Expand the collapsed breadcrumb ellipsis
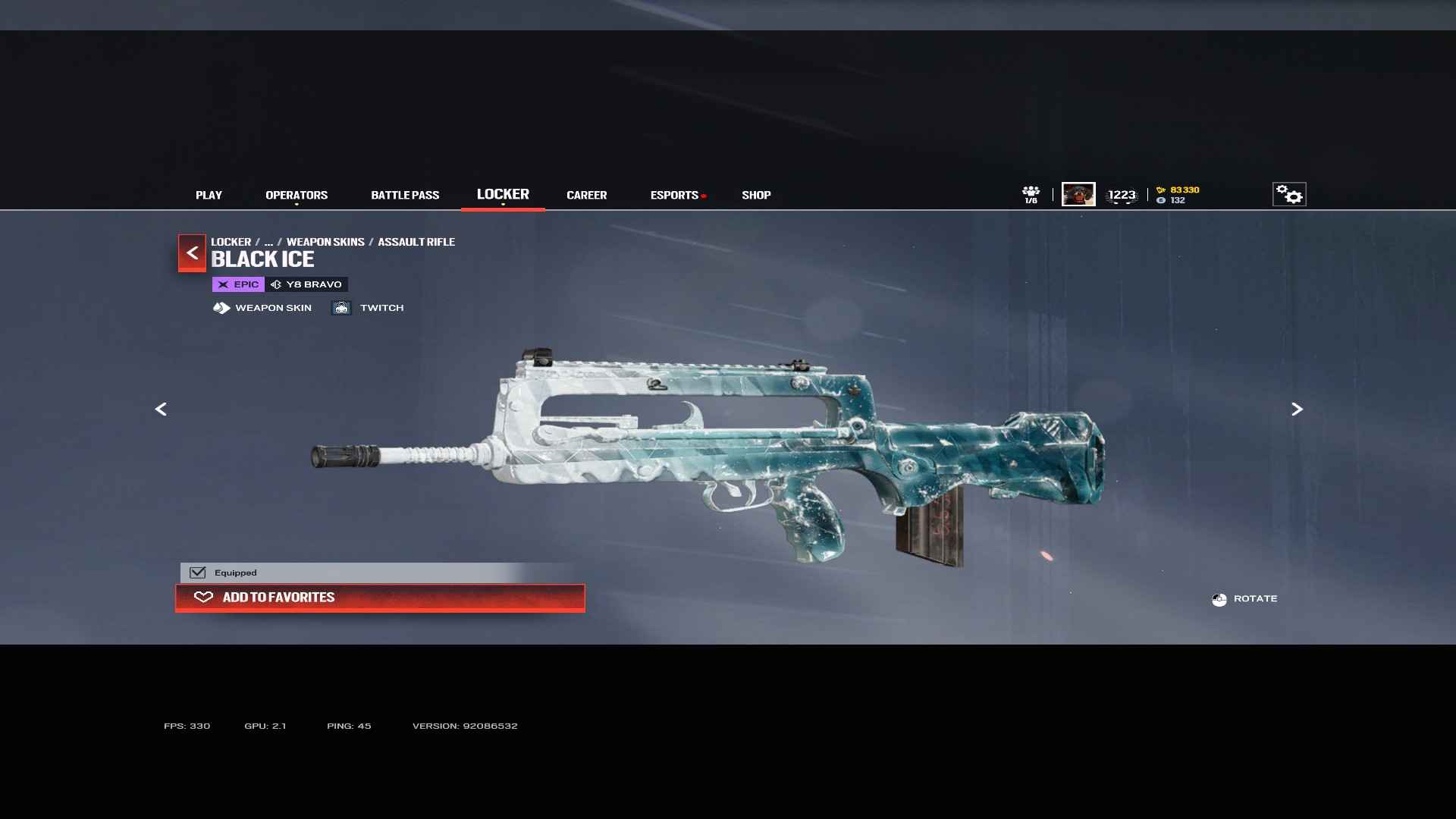 (268, 242)
